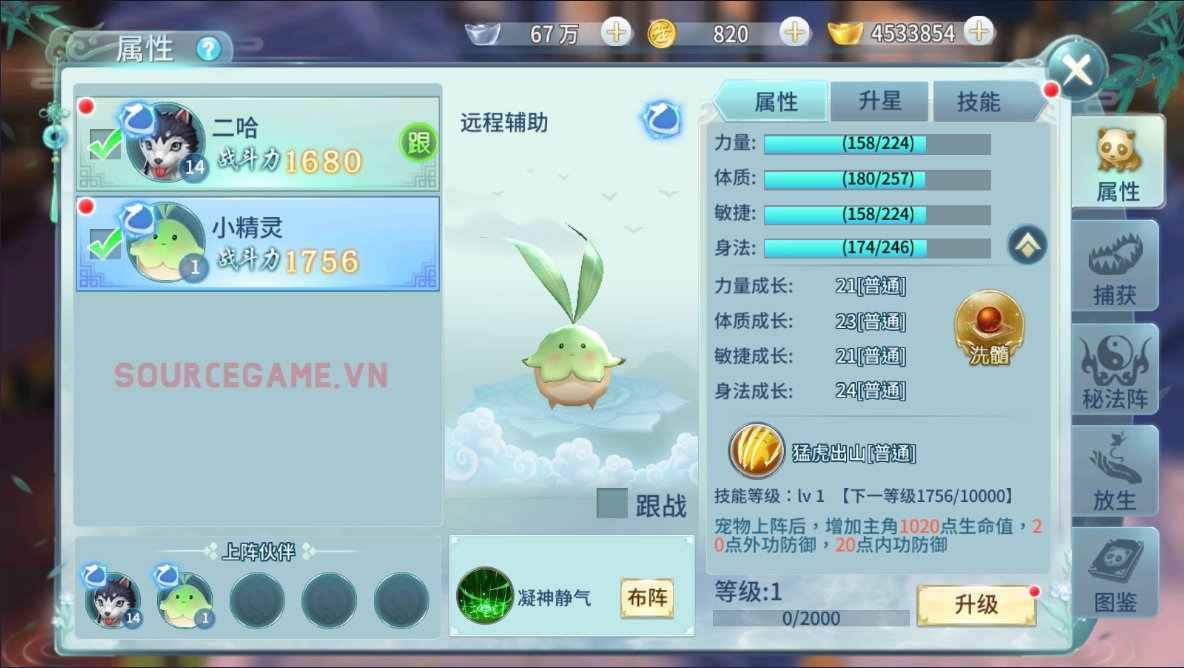Click the 猛虎出山 skill icon
Image resolution: width=1184 pixels, height=668 pixels.
coord(756,452)
